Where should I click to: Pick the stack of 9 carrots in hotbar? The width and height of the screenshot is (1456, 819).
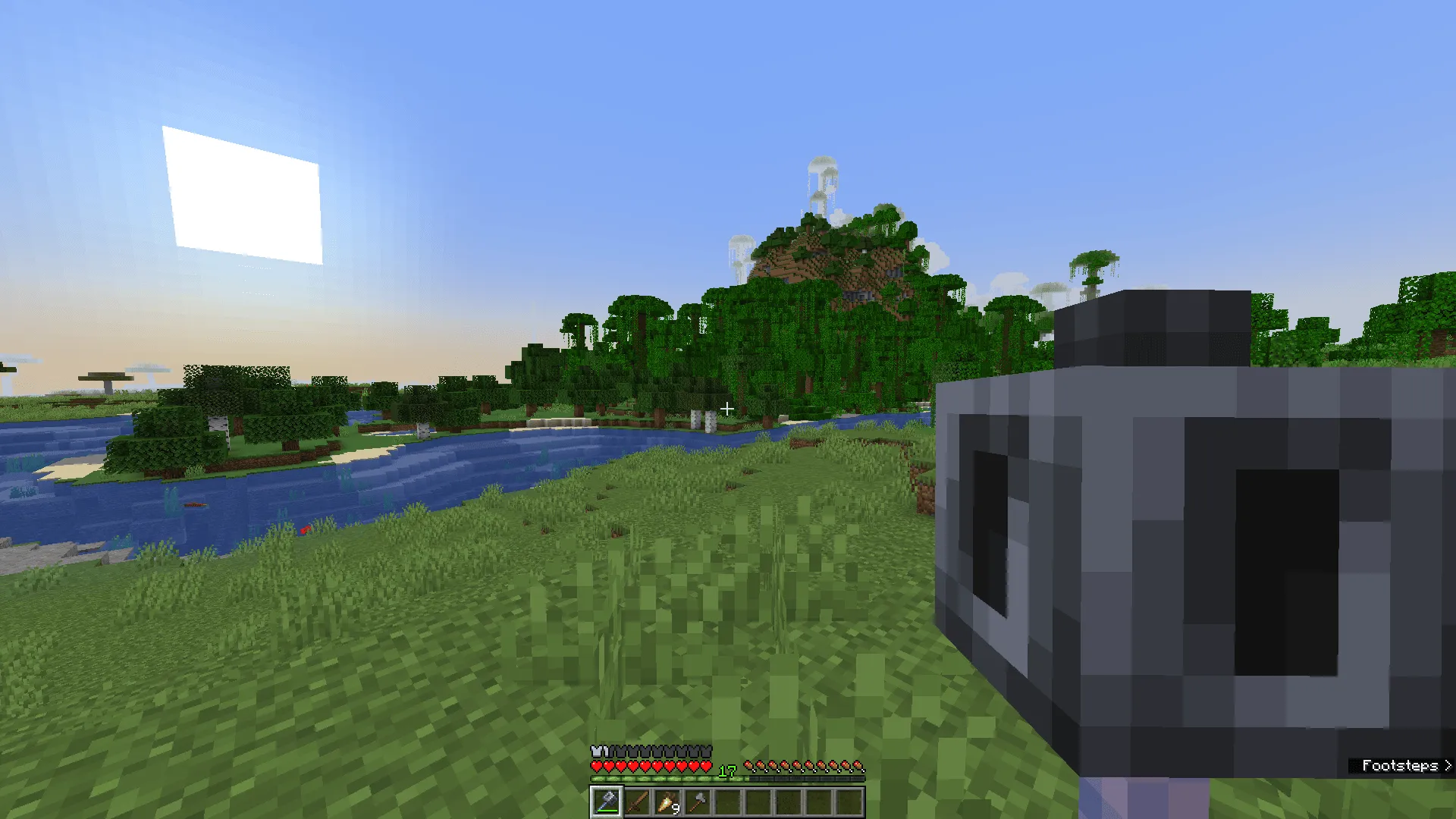pos(667,800)
